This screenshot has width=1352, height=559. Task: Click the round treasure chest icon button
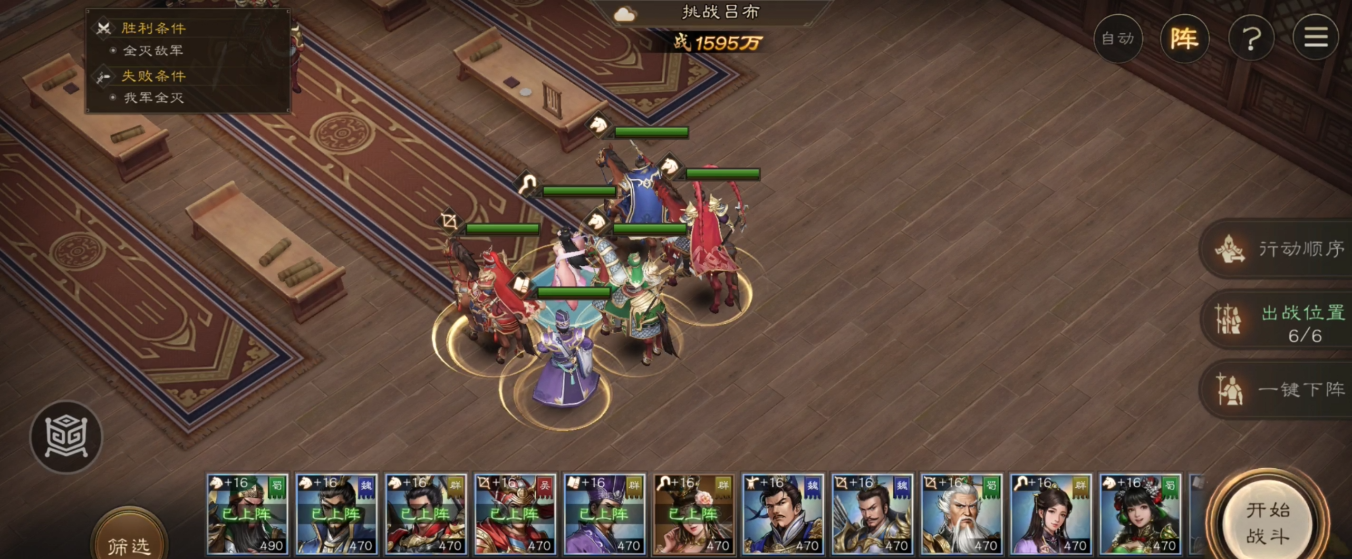[66, 436]
